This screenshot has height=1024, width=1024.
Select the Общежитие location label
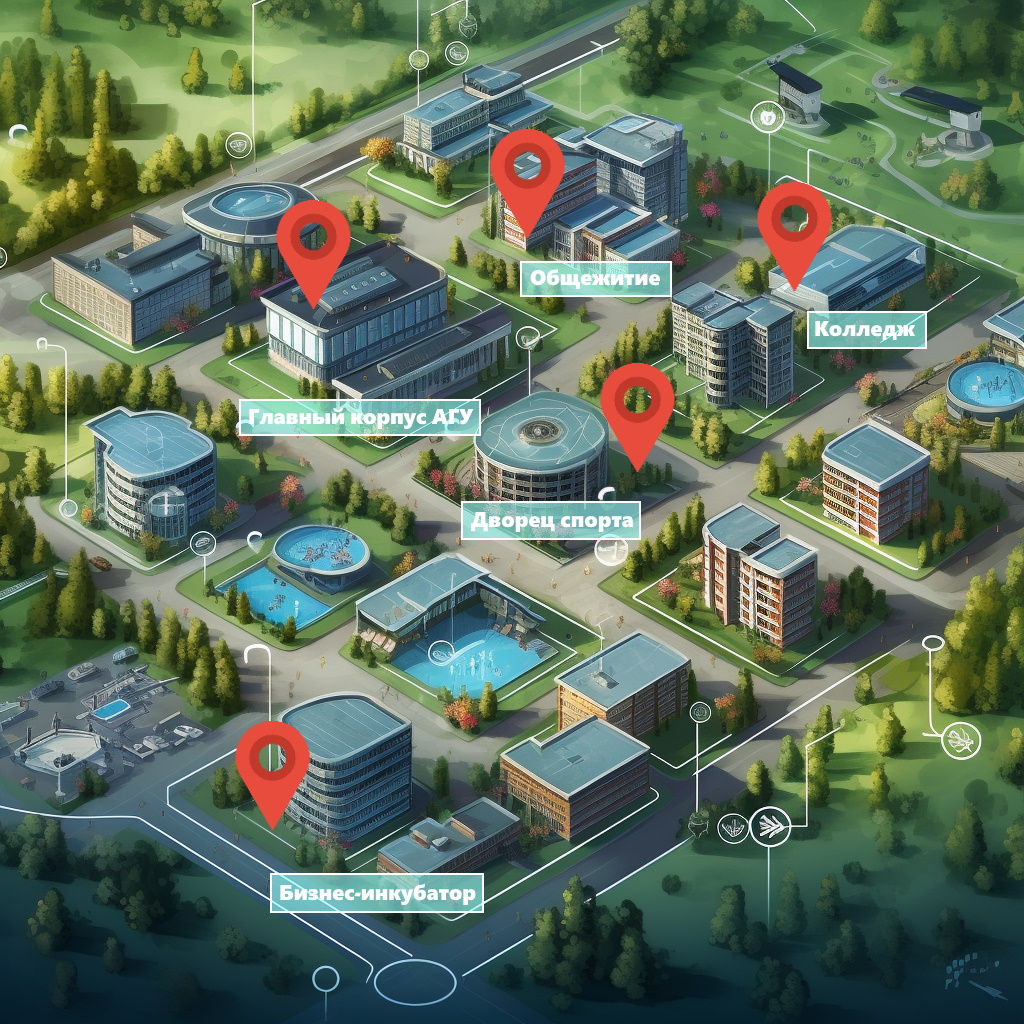[x=595, y=278]
